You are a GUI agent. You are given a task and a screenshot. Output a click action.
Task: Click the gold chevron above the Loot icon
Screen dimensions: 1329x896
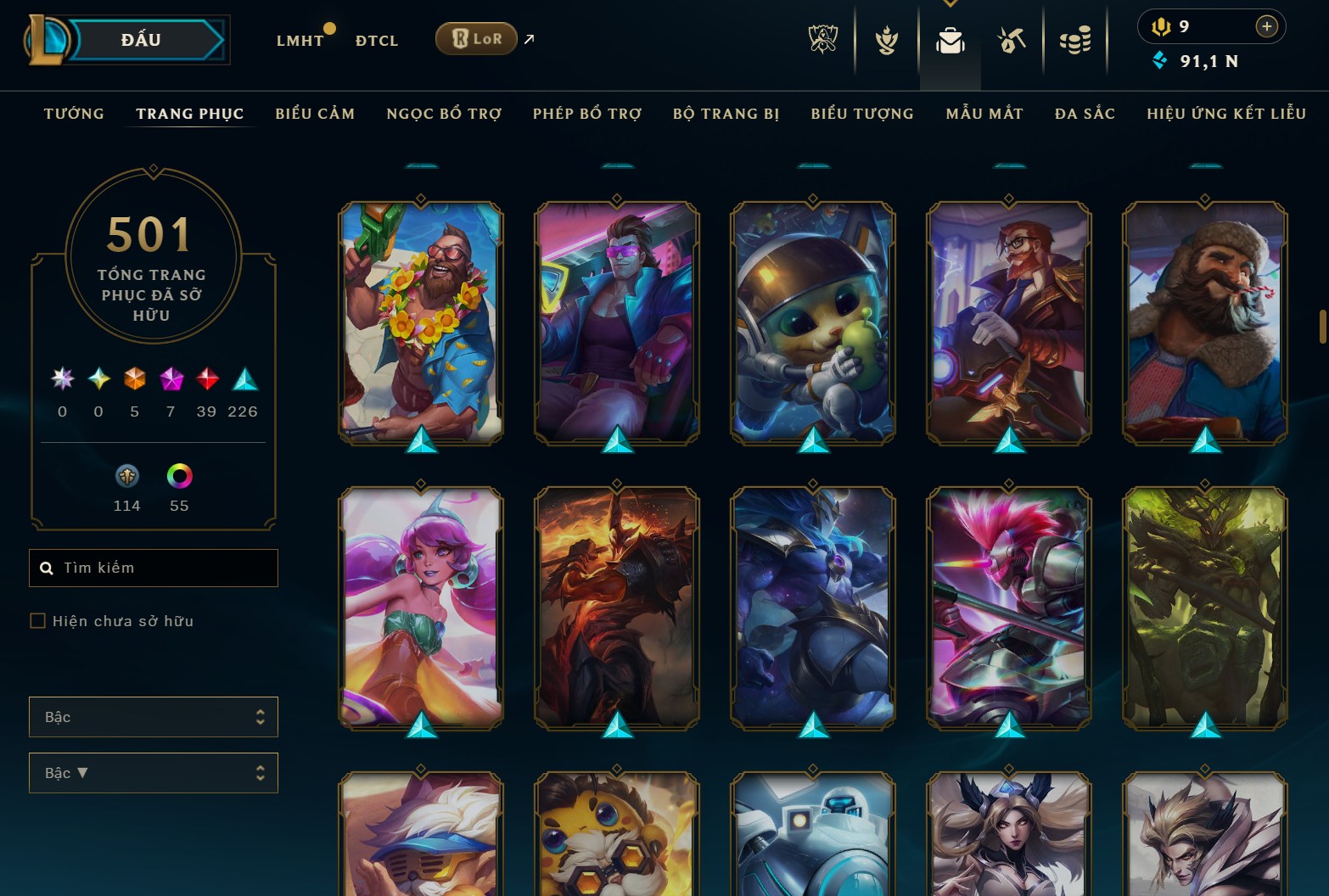(x=950, y=5)
